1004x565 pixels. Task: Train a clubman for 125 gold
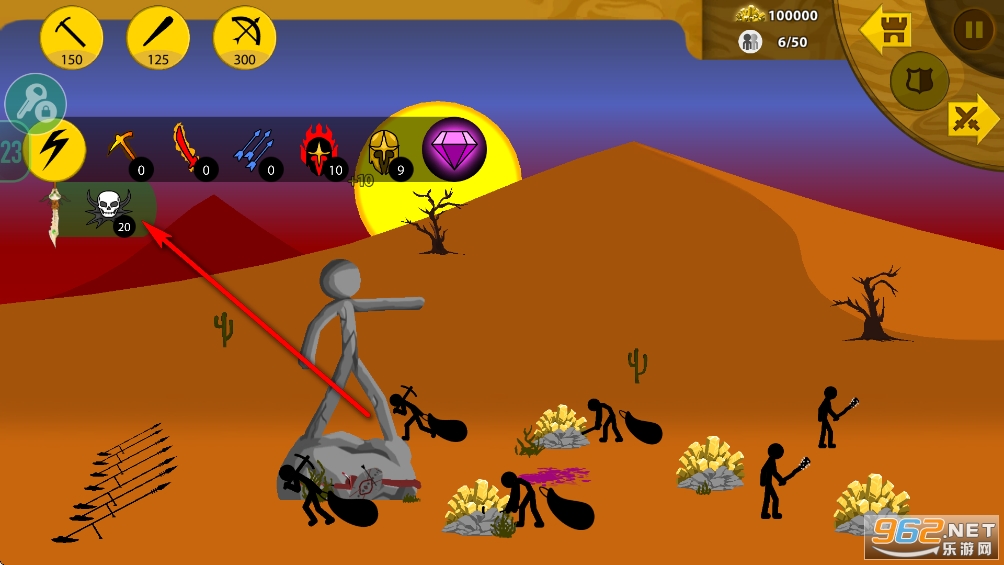(158, 38)
